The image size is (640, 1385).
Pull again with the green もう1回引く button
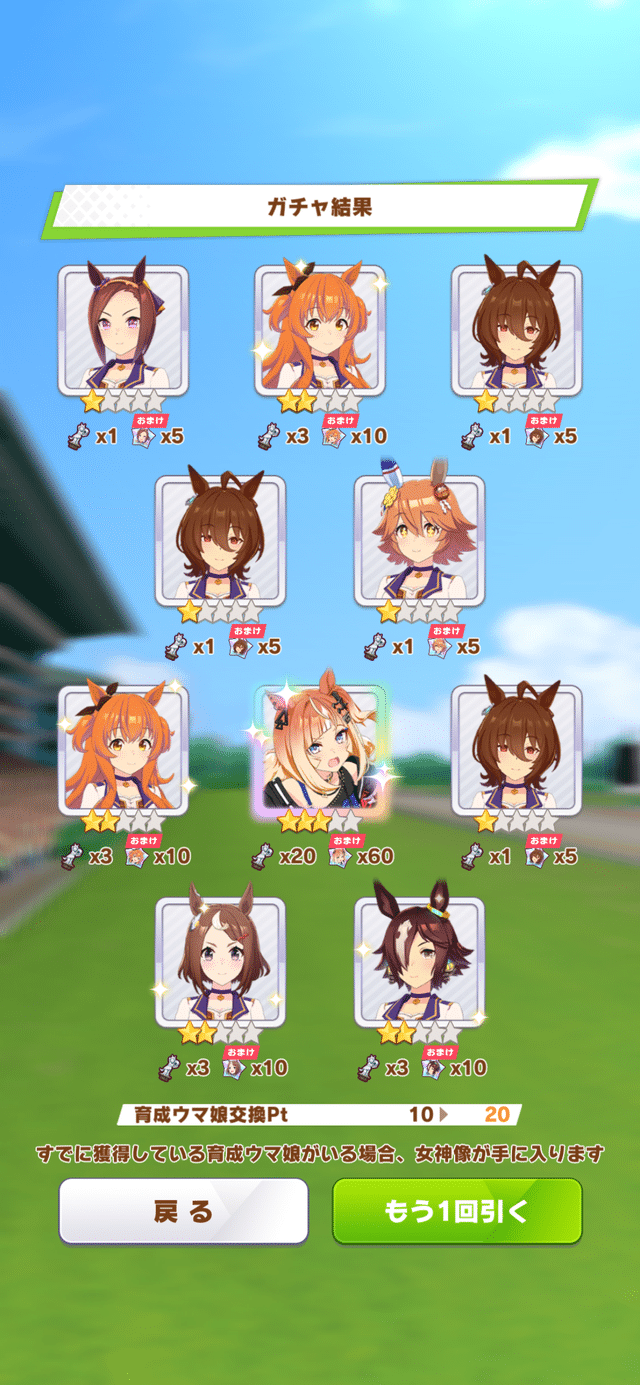click(457, 1211)
